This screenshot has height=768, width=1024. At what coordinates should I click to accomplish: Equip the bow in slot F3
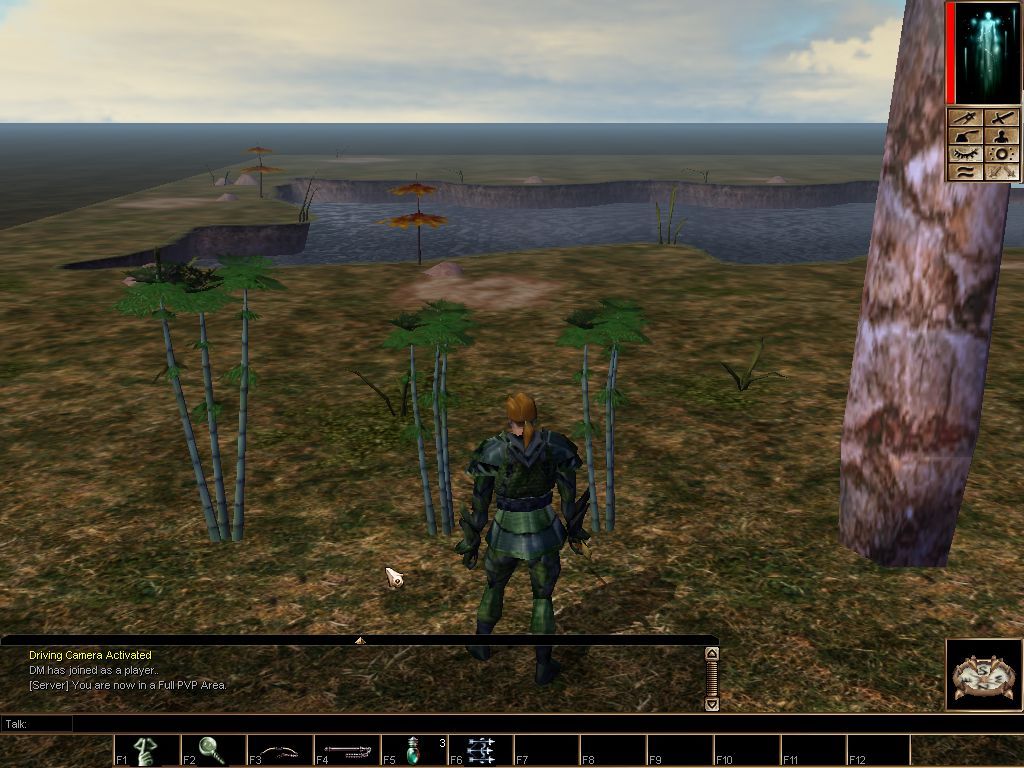280,751
